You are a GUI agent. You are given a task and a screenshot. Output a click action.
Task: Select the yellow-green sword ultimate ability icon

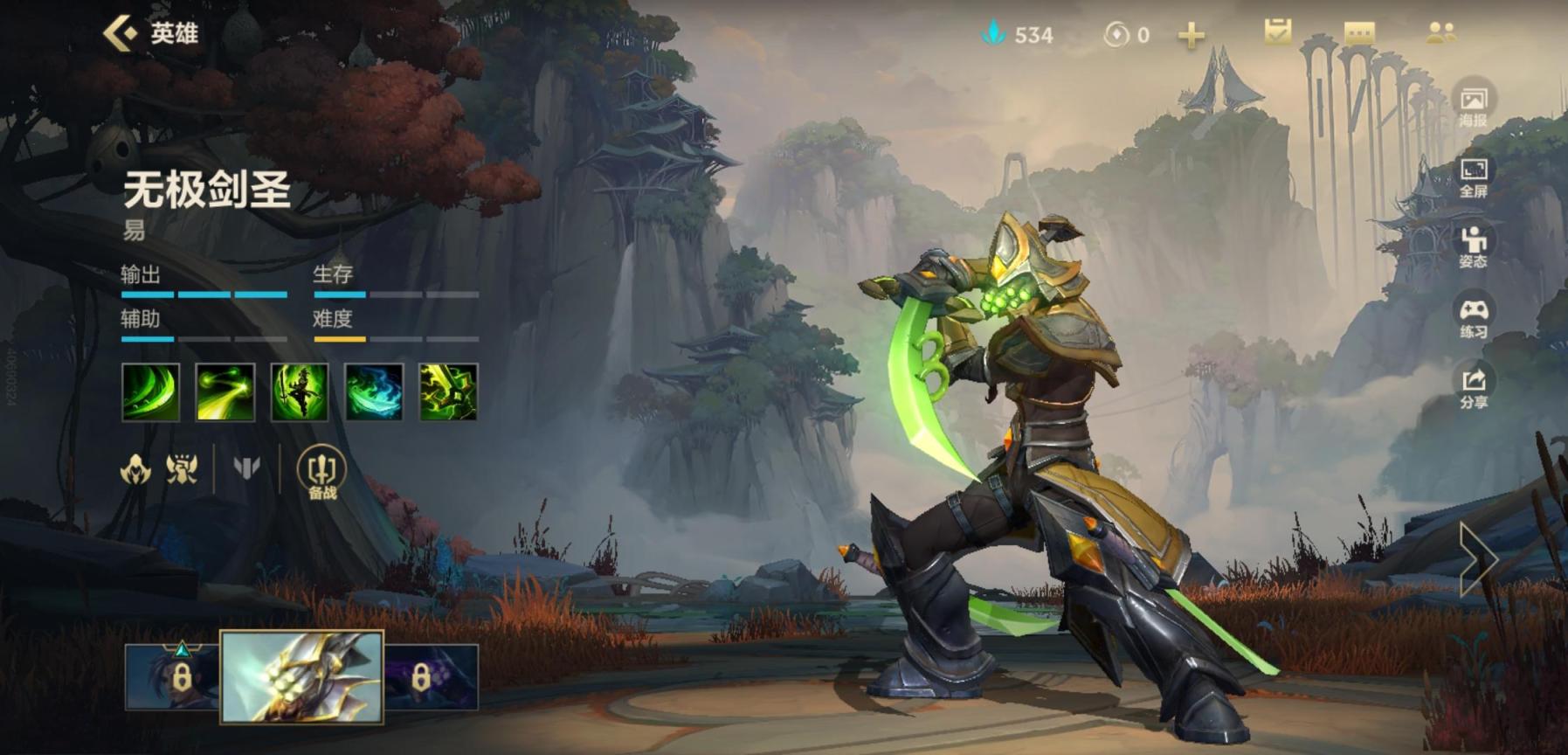pos(448,392)
